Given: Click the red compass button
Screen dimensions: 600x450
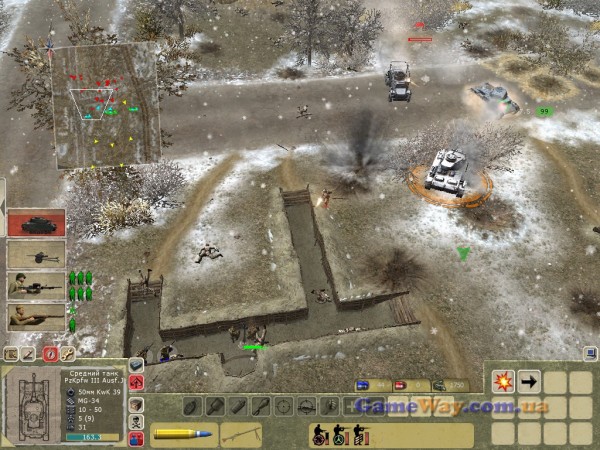Looking at the screenshot, I should 50,353.
